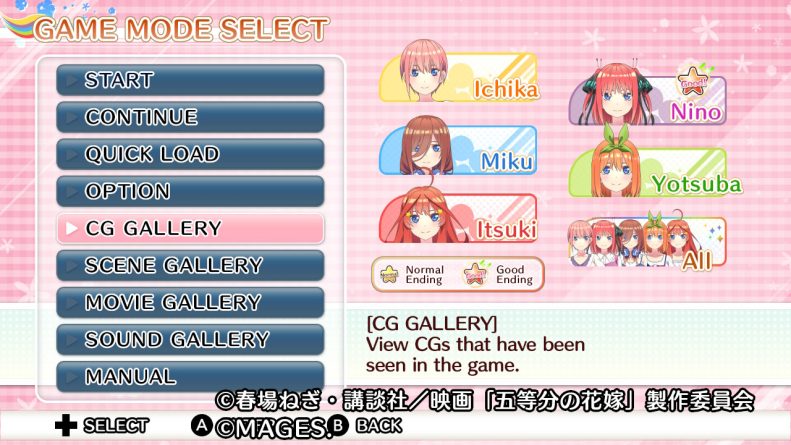Open QUICK LOAD
Image resolution: width=791 pixels, height=445 pixels.
click(x=190, y=154)
